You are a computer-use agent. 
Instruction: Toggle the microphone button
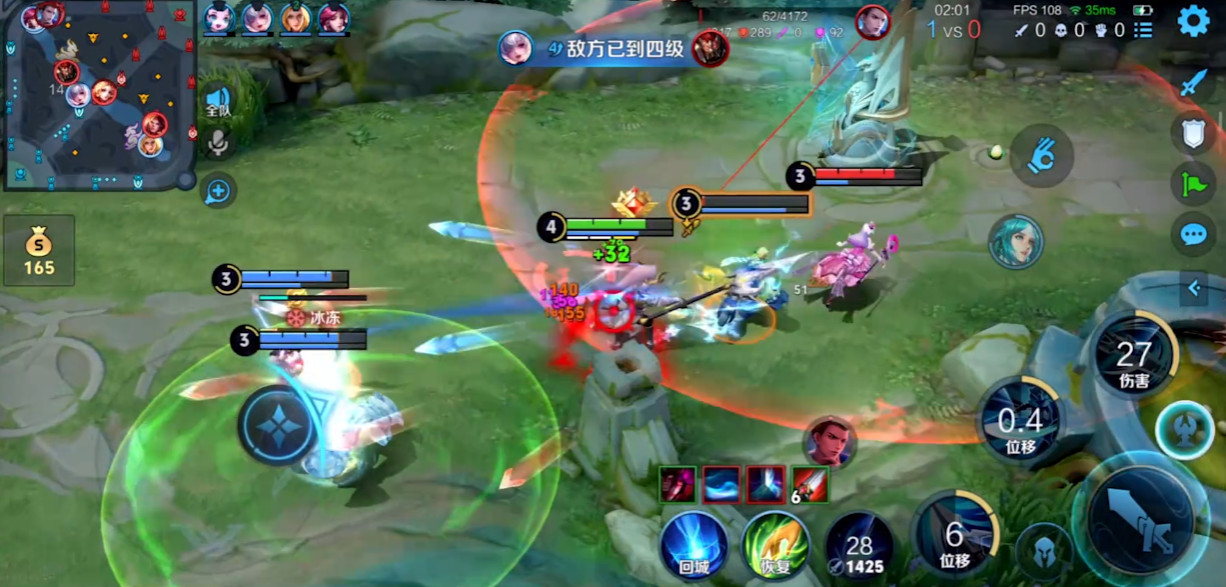[217, 144]
